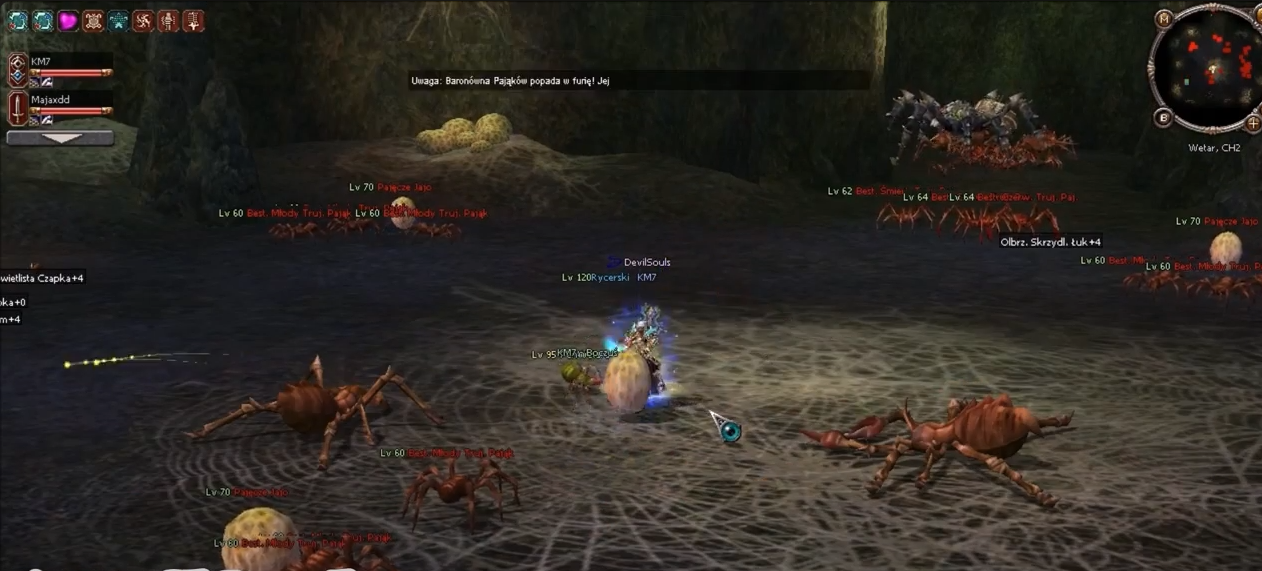Click Majaxdd's sword role icon
This screenshot has width=1262, height=571.
click(x=17, y=108)
